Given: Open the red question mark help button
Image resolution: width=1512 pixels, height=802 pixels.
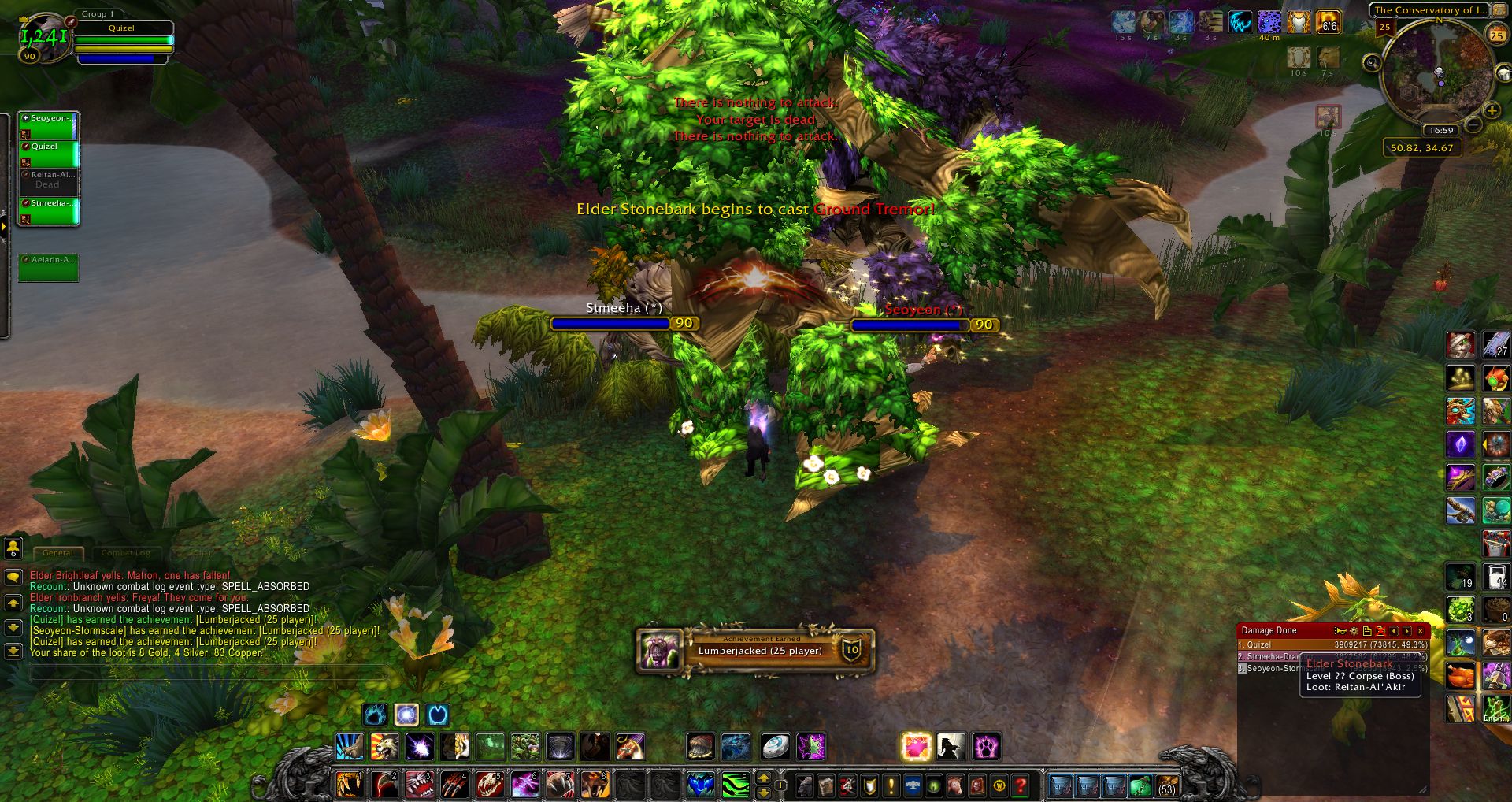Looking at the screenshot, I should 1021,785.
